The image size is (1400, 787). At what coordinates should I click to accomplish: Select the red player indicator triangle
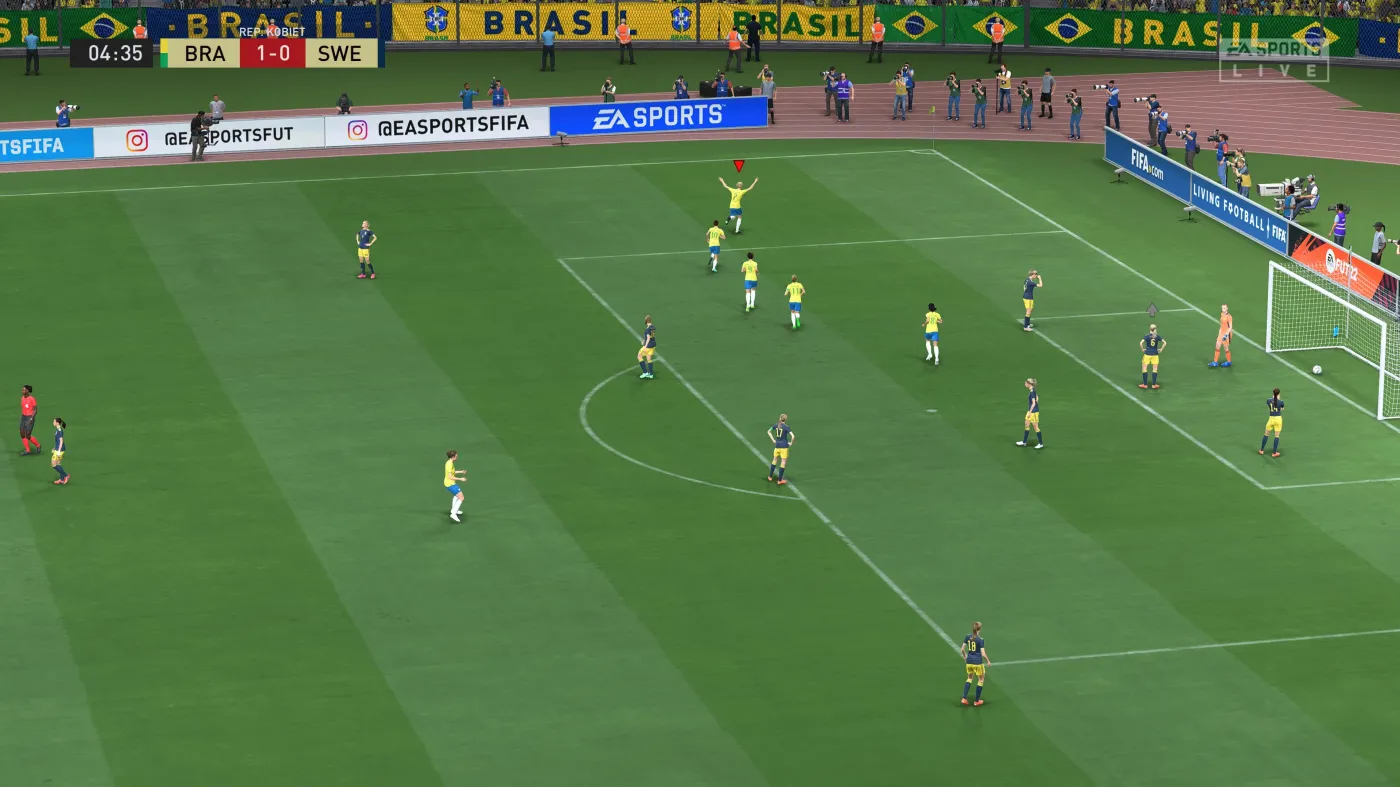point(738,166)
